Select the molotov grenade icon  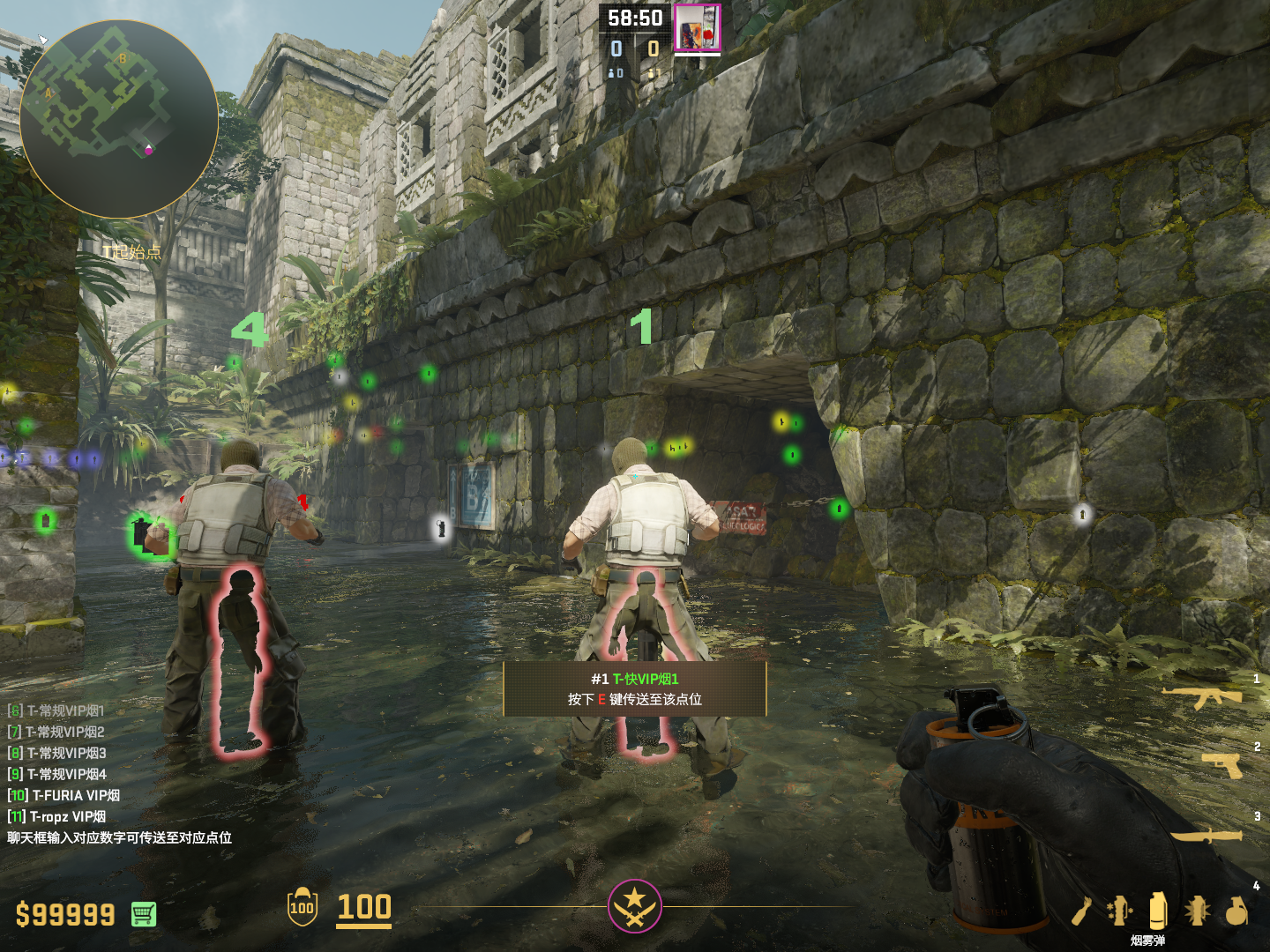[1082, 911]
